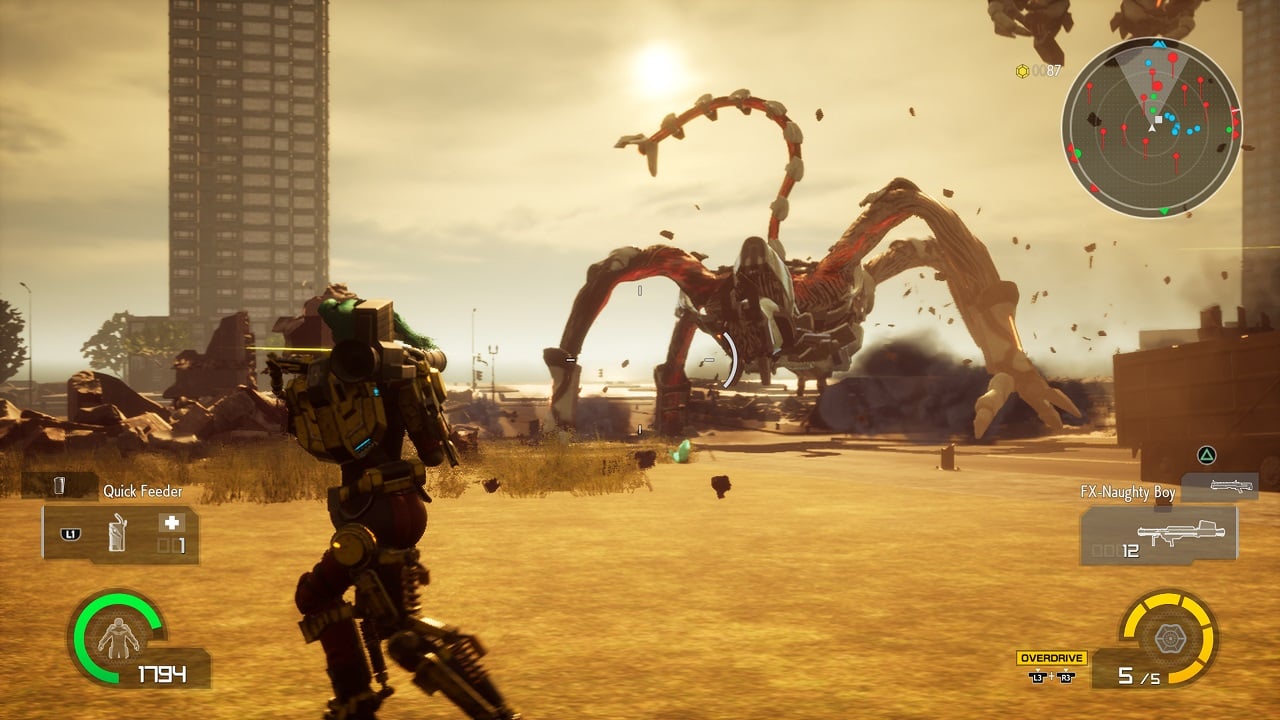
Task: Click the yellow overdrive core gauge icon
Action: coord(1167,637)
